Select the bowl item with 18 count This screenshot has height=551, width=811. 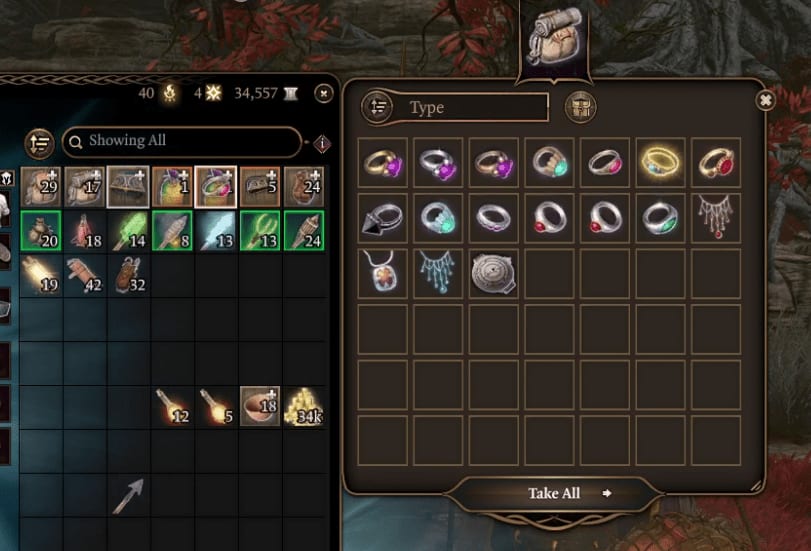[x=260, y=406]
